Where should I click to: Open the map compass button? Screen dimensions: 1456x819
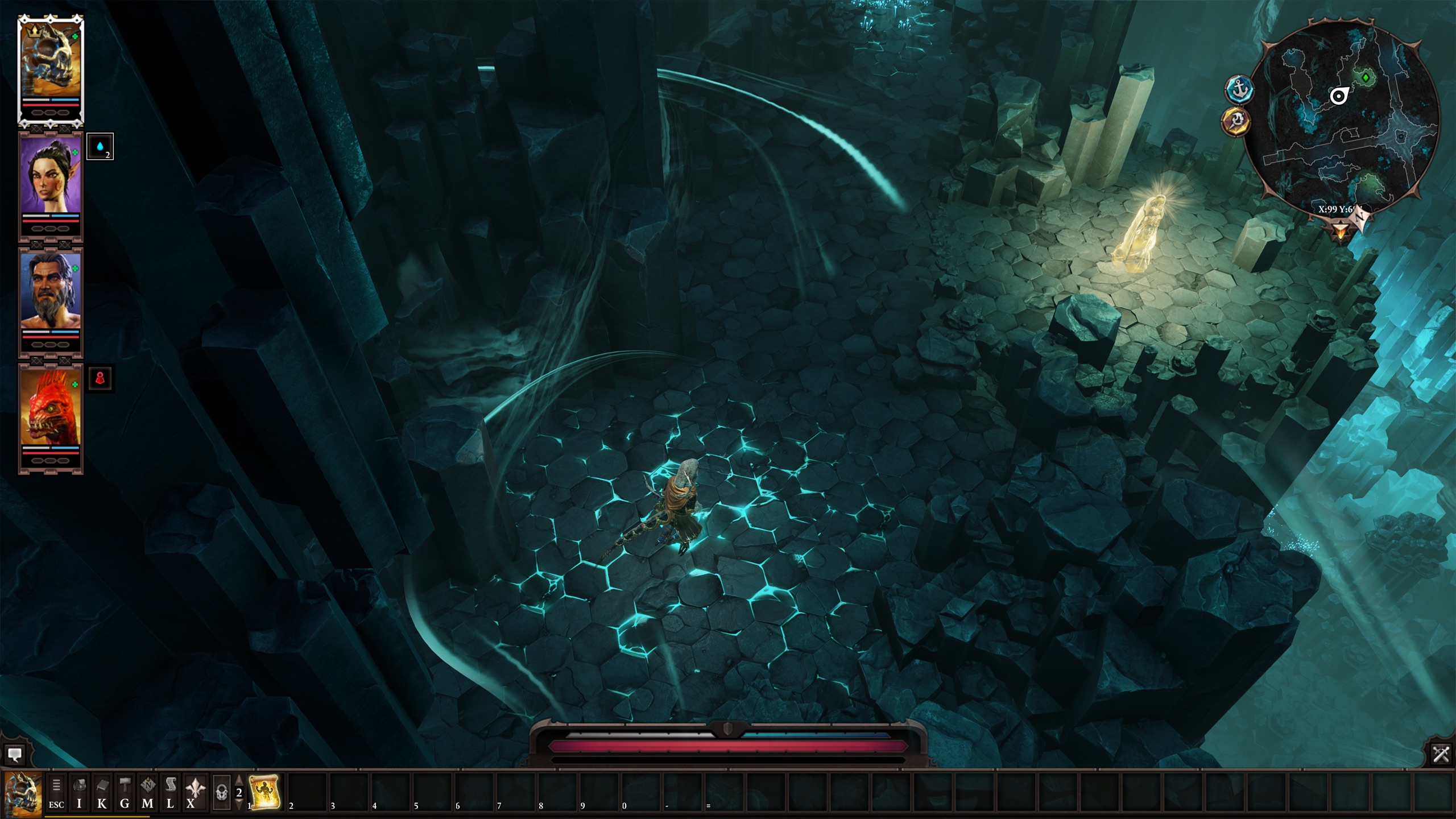pos(147,793)
